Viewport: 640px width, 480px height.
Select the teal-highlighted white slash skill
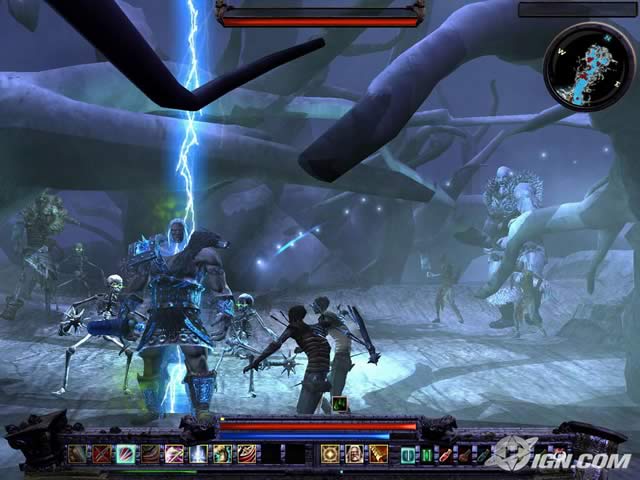(x=125, y=454)
